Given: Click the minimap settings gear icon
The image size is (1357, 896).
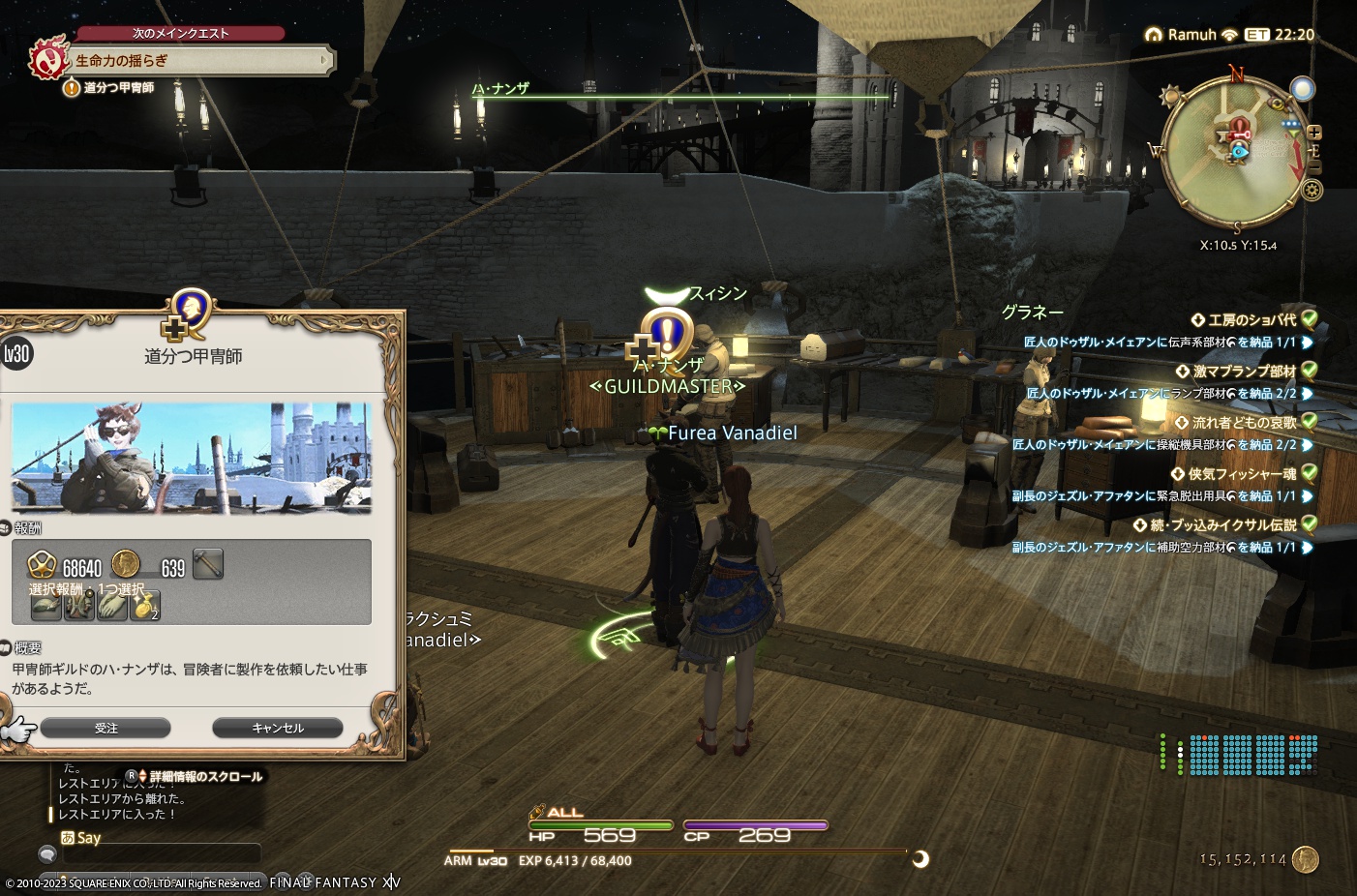Looking at the screenshot, I should (1311, 189).
